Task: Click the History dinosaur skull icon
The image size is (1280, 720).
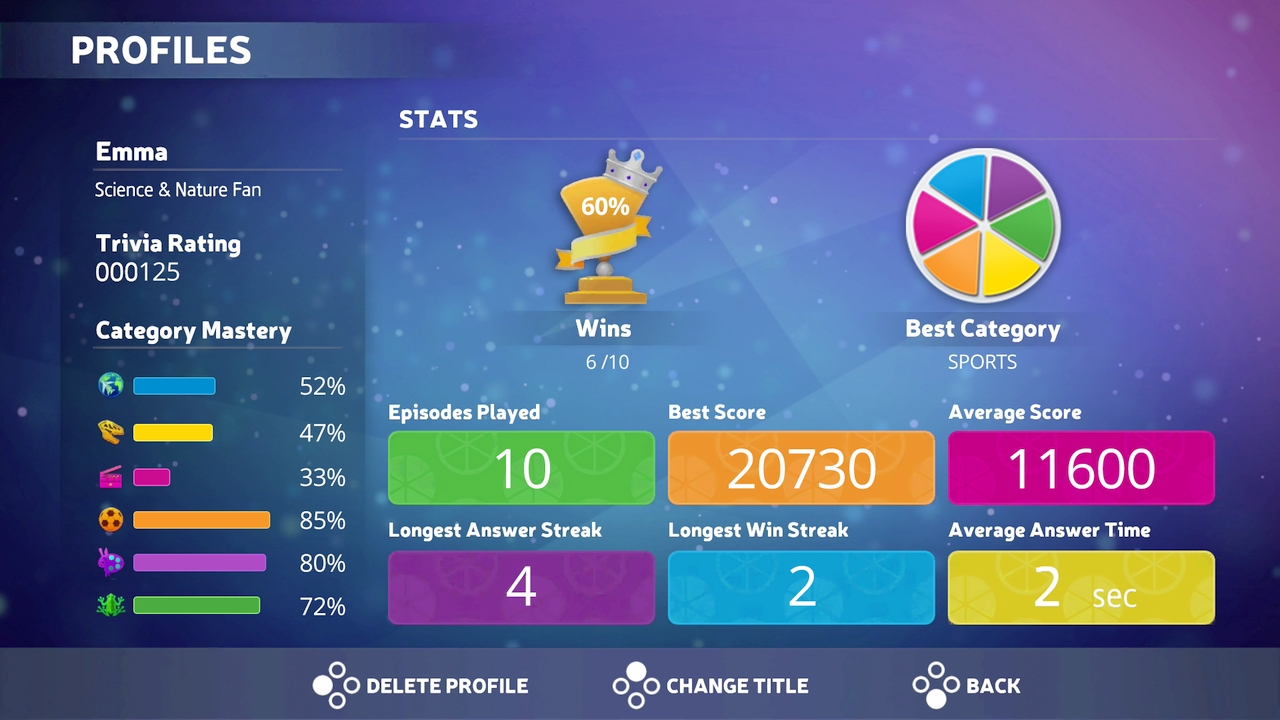Action: pos(110,432)
